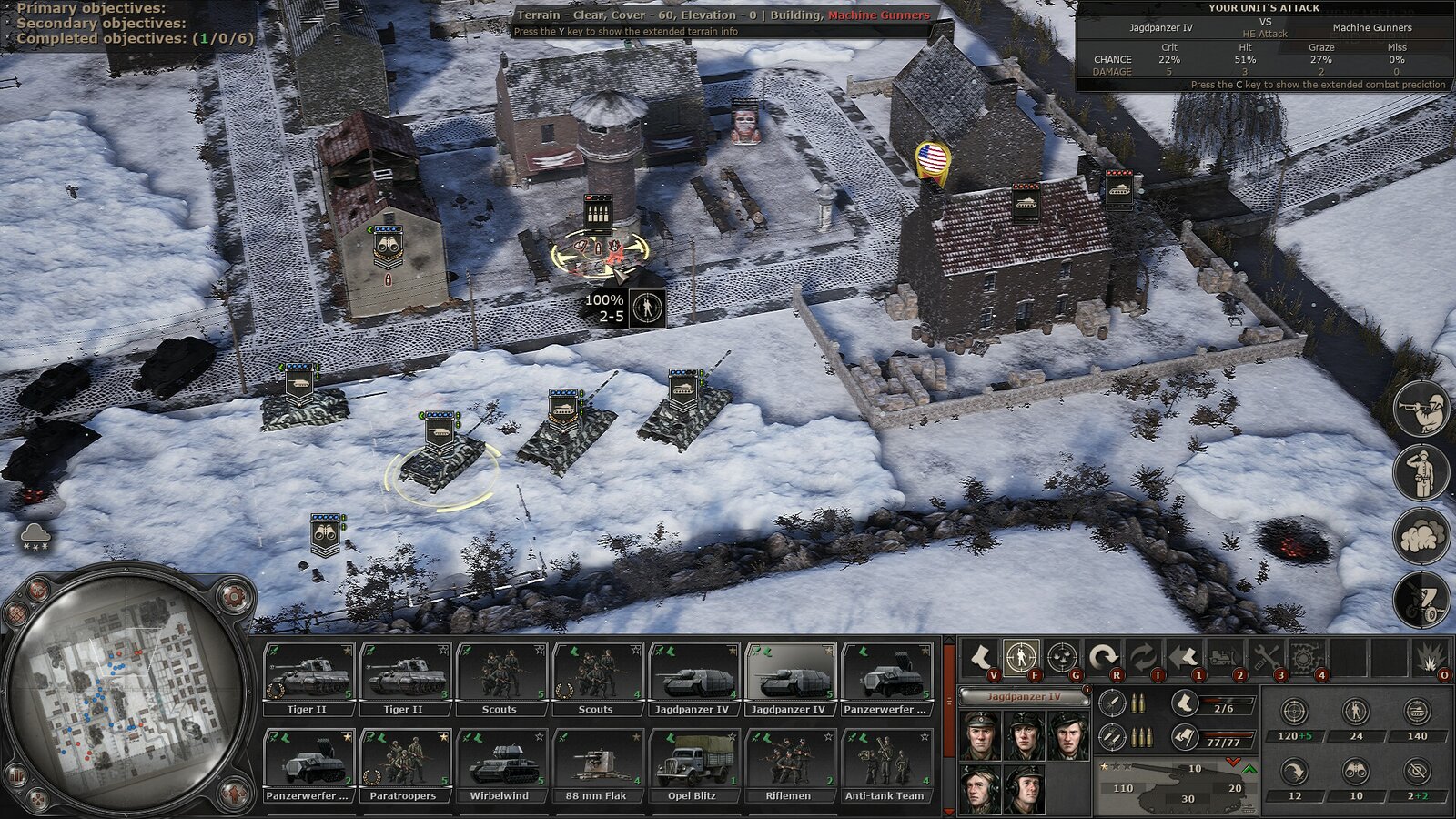Click the binoculars sight range icon

tap(1355, 771)
